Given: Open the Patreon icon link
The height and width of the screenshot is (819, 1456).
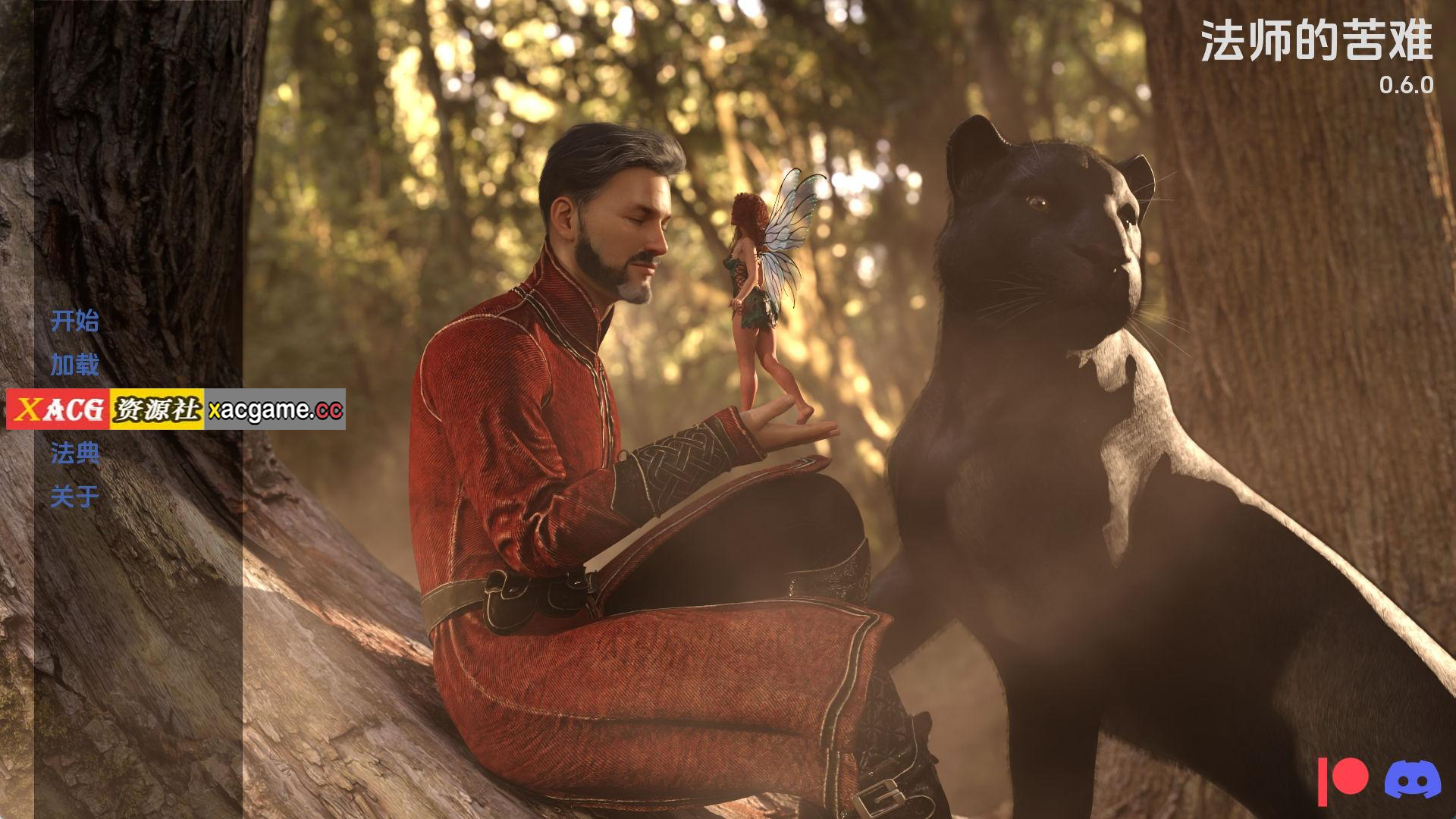Looking at the screenshot, I should click(x=1343, y=780).
